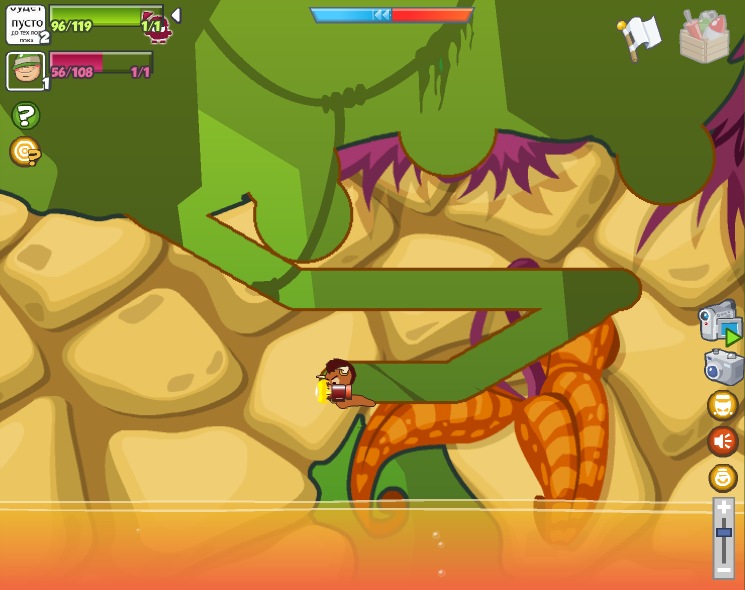Click the video camera replay button
This screenshot has height=590, width=745.
click(x=721, y=323)
